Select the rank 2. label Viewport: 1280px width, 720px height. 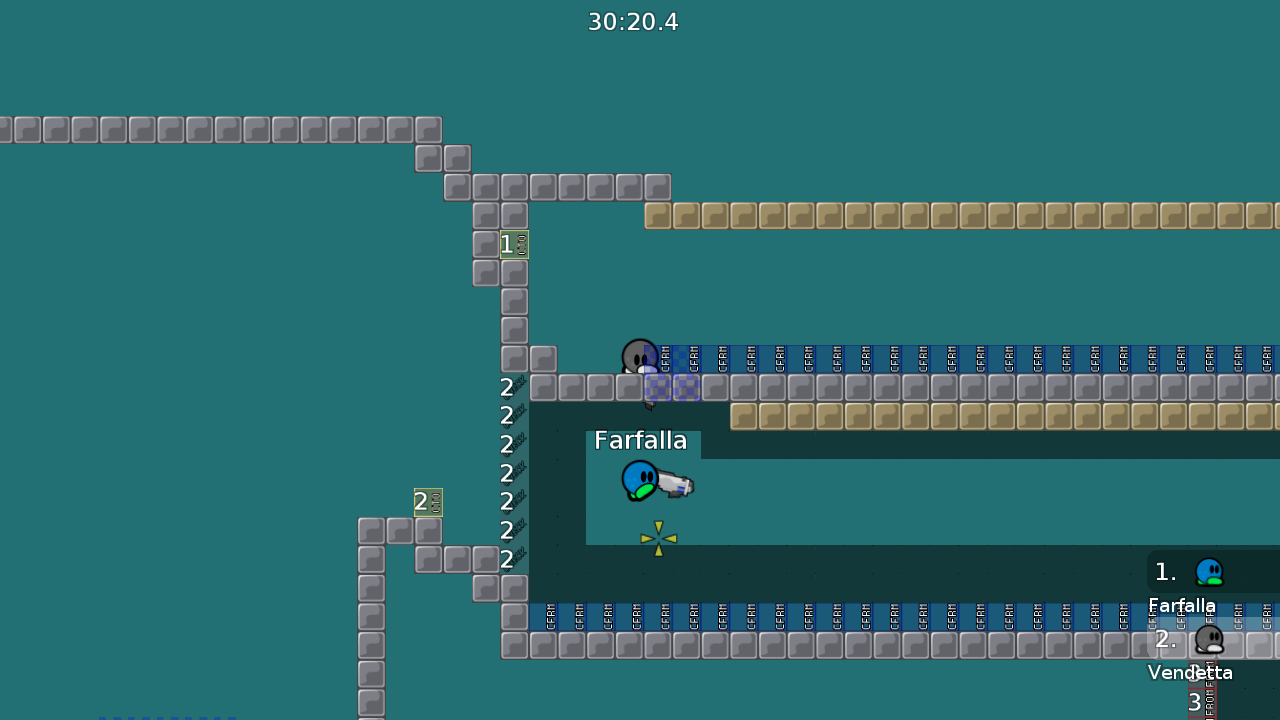[x=1165, y=640]
